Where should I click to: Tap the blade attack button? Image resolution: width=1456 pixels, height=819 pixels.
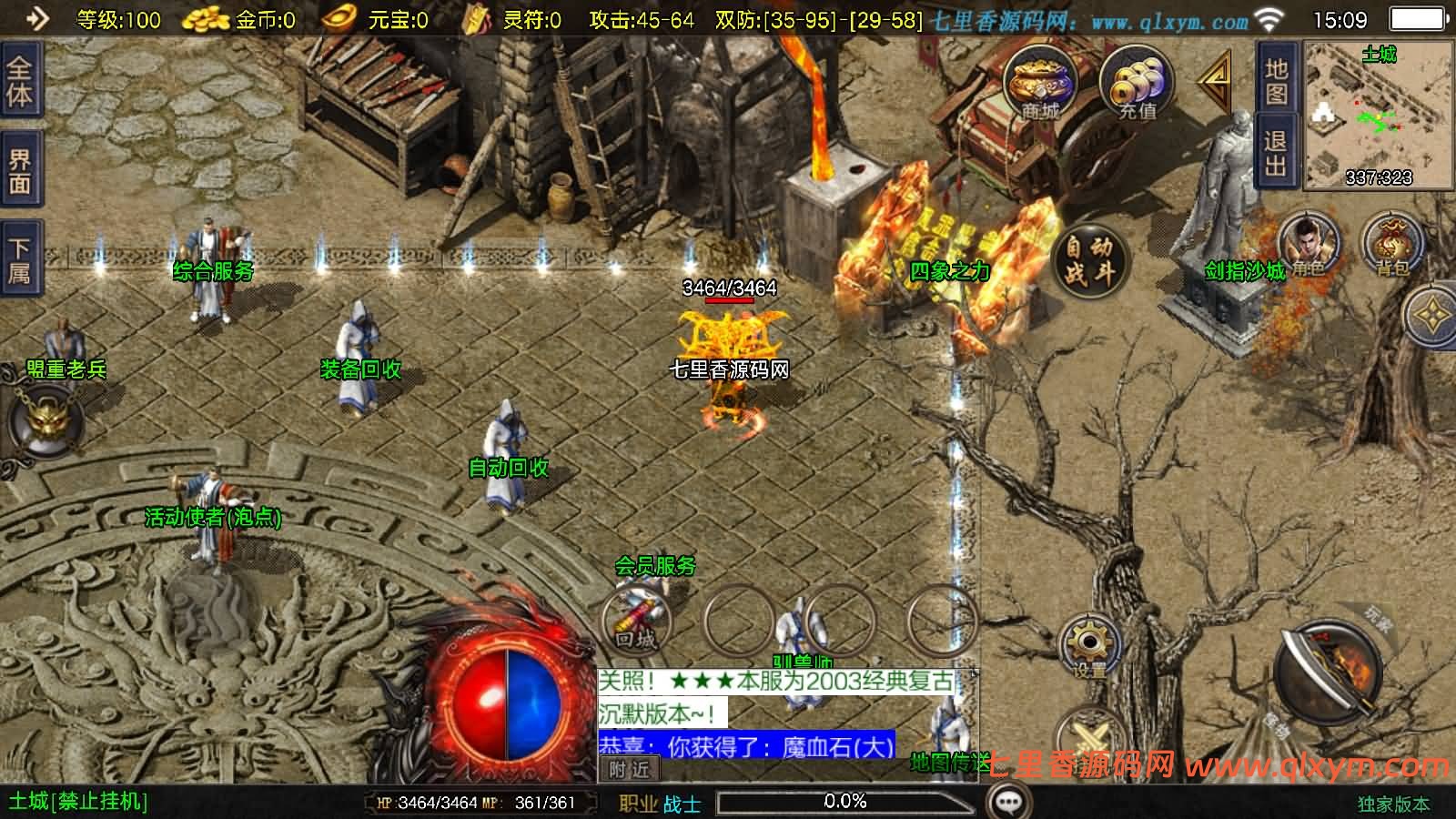point(1328,674)
